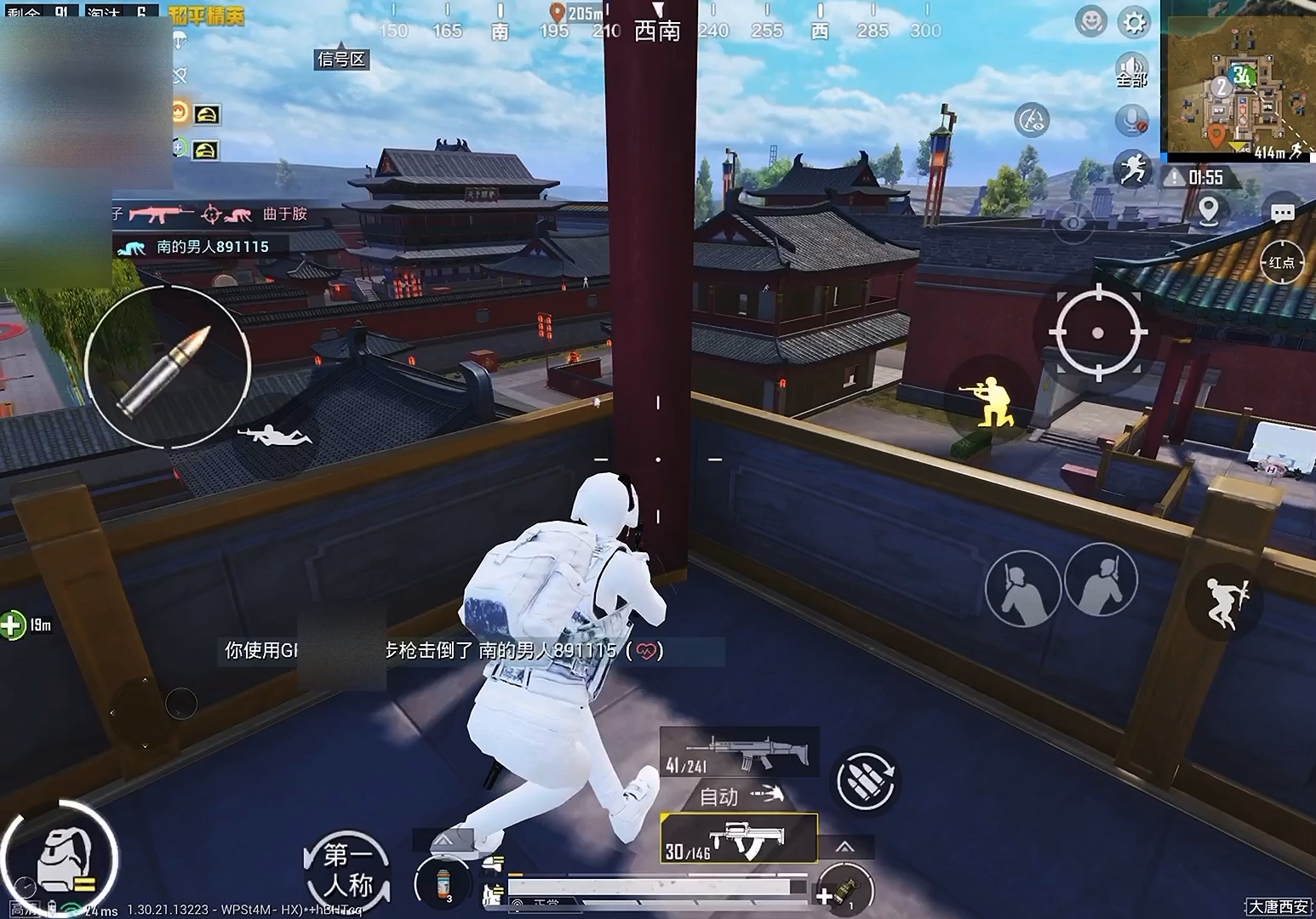1316x919 pixels.
Task: Aim with the crosshair scope button
Action: coord(1097,332)
